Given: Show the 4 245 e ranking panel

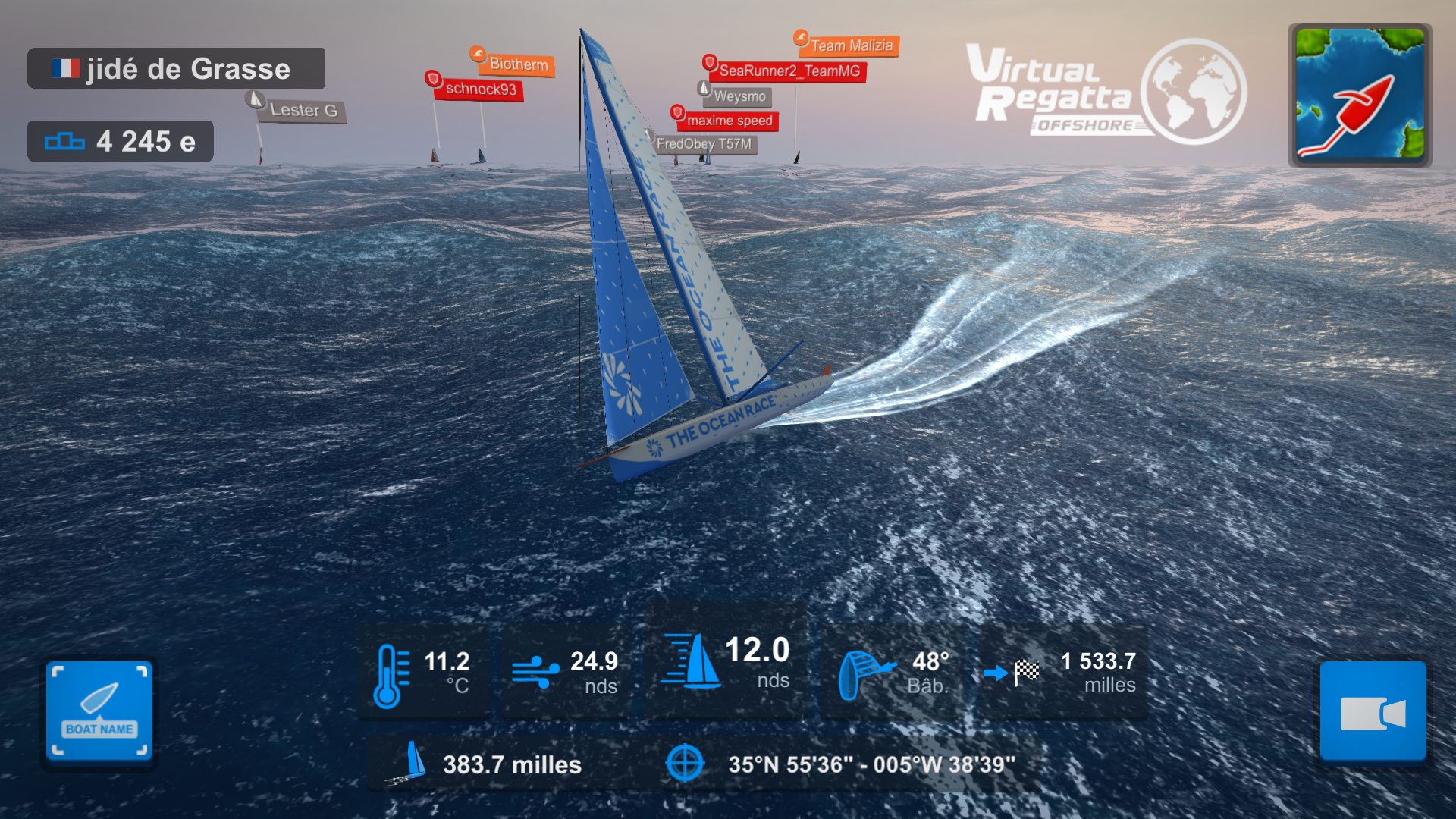Looking at the screenshot, I should [x=121, y=141].
